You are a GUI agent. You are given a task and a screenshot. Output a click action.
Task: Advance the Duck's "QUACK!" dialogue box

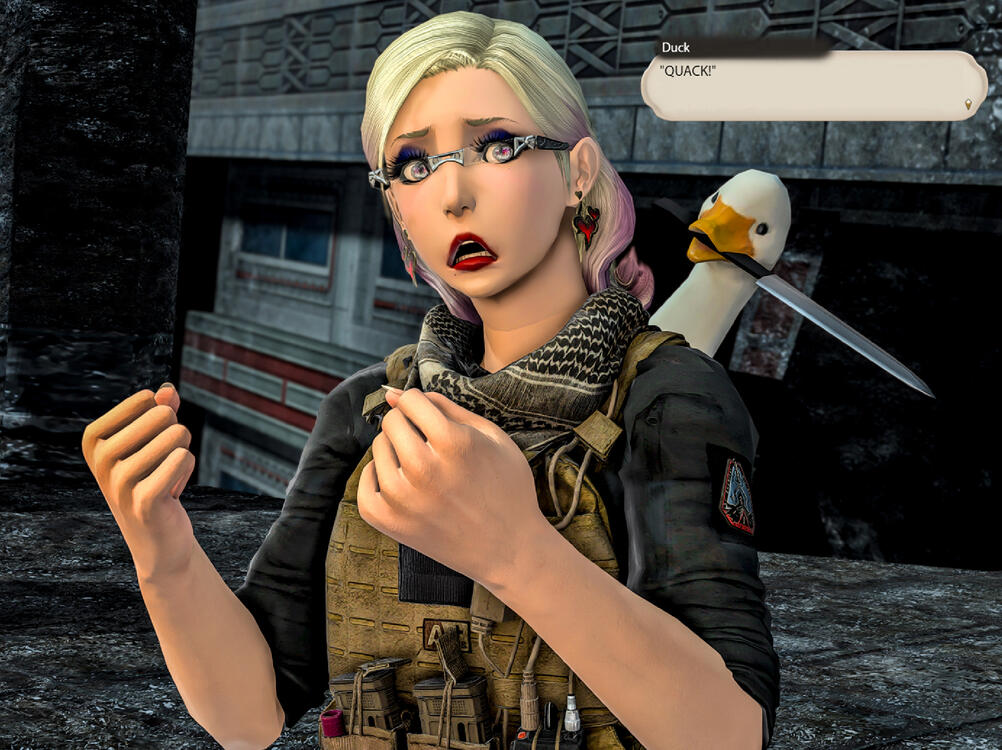(812, 86)
